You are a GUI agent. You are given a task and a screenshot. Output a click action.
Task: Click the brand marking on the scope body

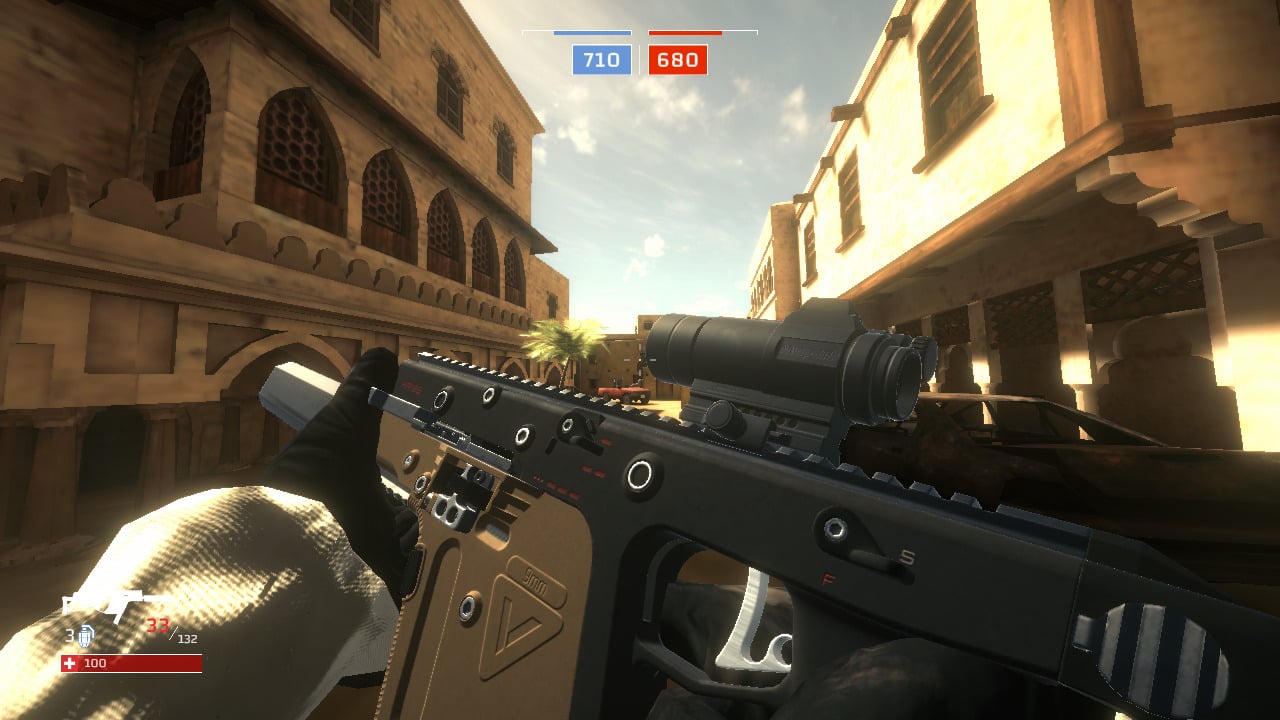(x=808, y=350)
